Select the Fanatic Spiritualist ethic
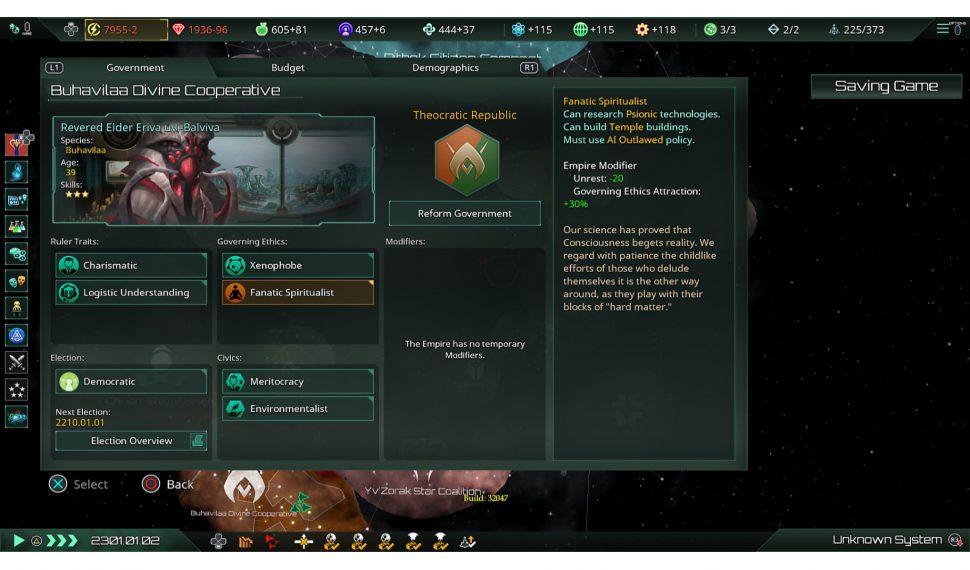 [x=297, y=292]
